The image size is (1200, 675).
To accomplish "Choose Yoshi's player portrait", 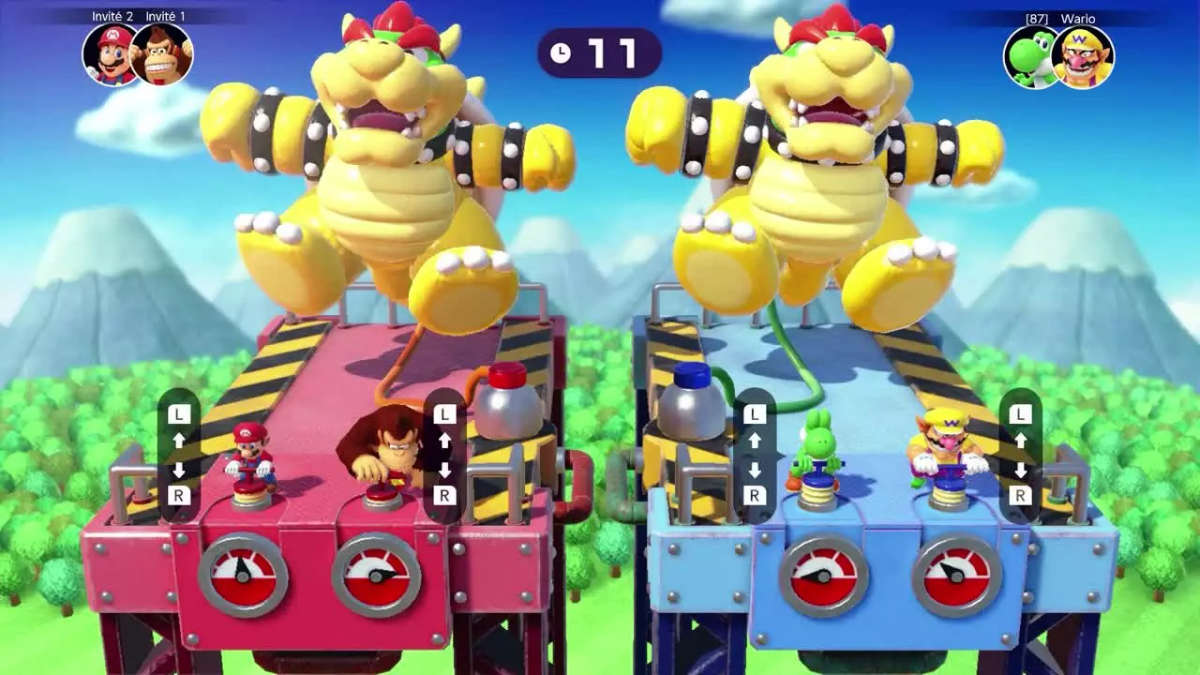I will click(1030, 56).
